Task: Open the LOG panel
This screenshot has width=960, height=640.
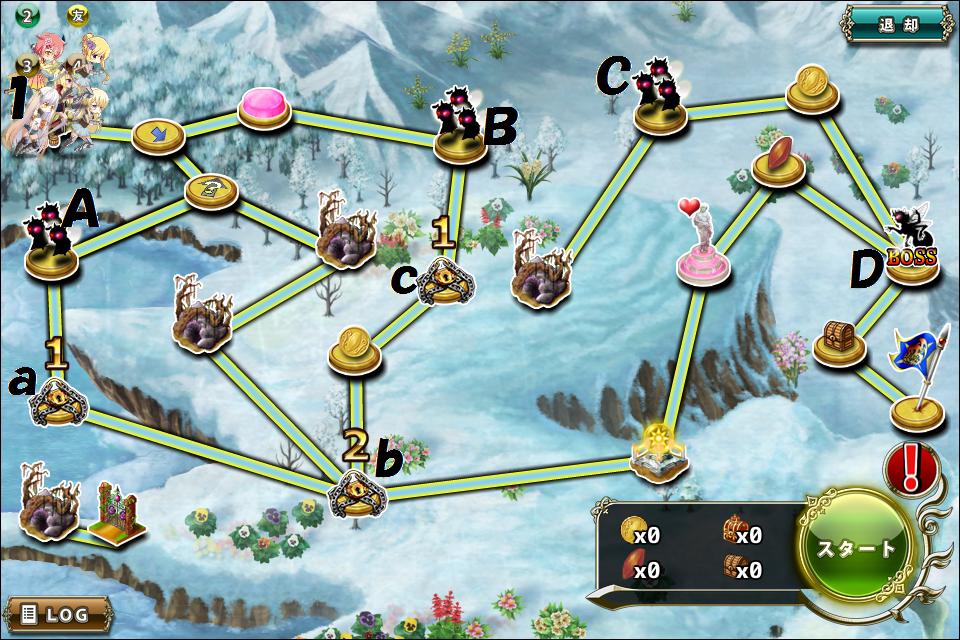Action: pyautogui.click(x=57, y=613)
